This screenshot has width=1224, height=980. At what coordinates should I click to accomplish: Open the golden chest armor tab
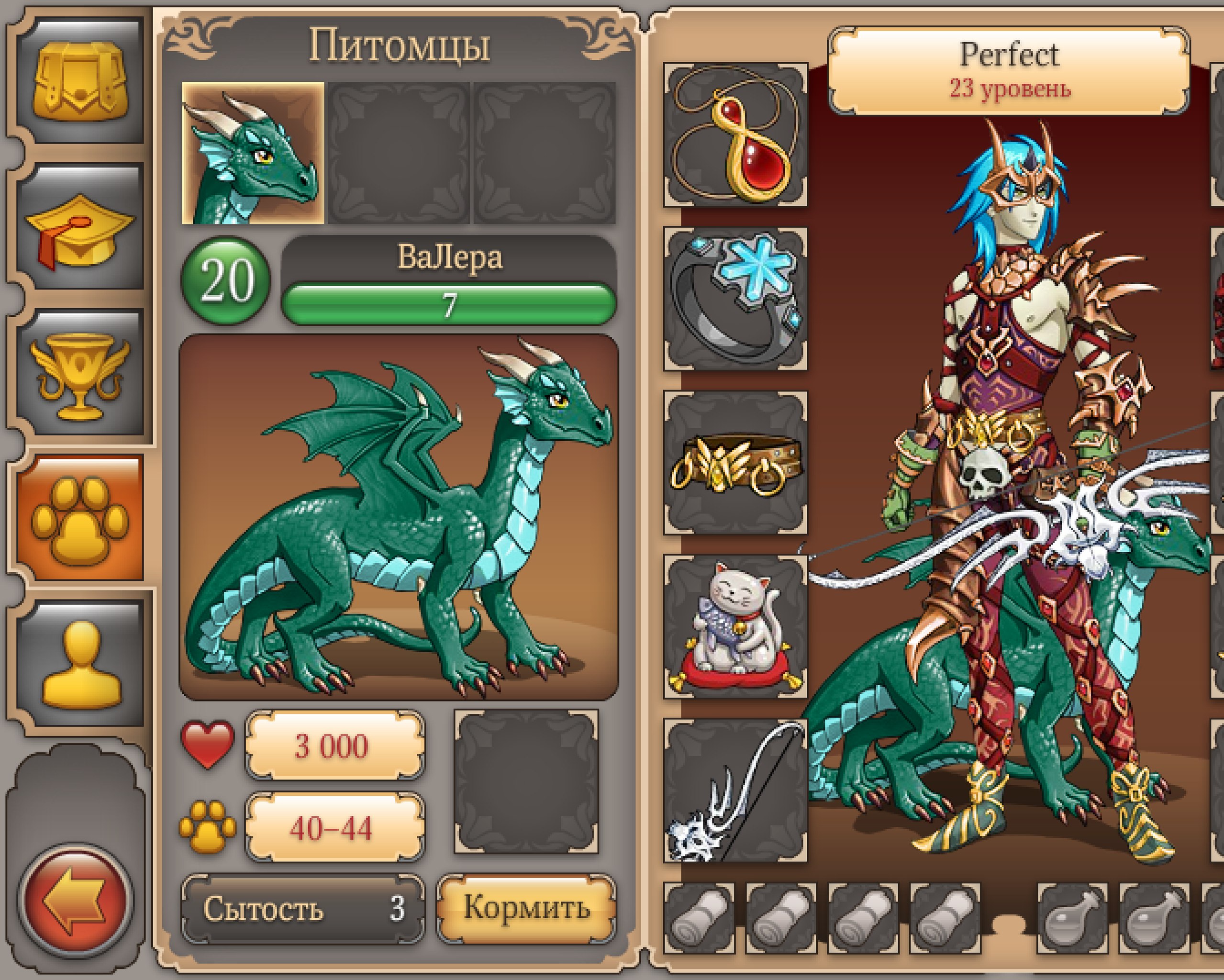point(80,79)
